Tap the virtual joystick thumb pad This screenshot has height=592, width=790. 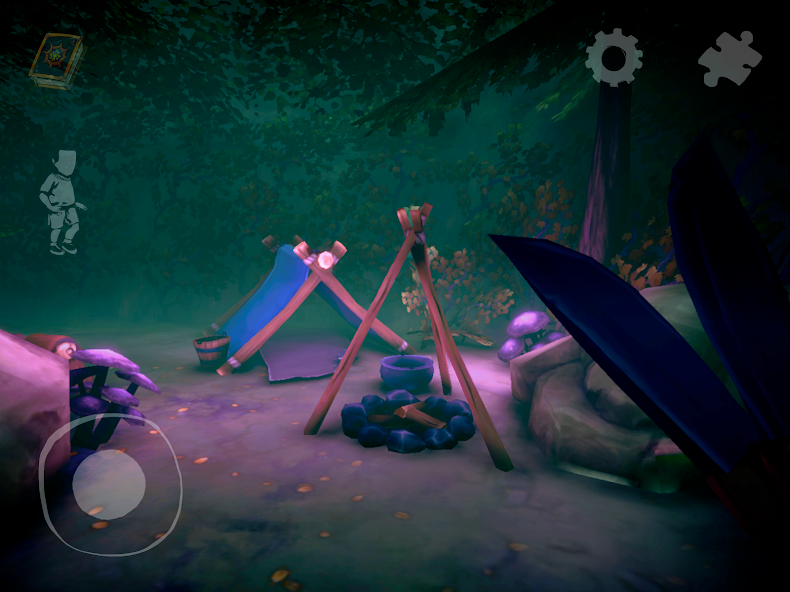[x=109, y=485]
